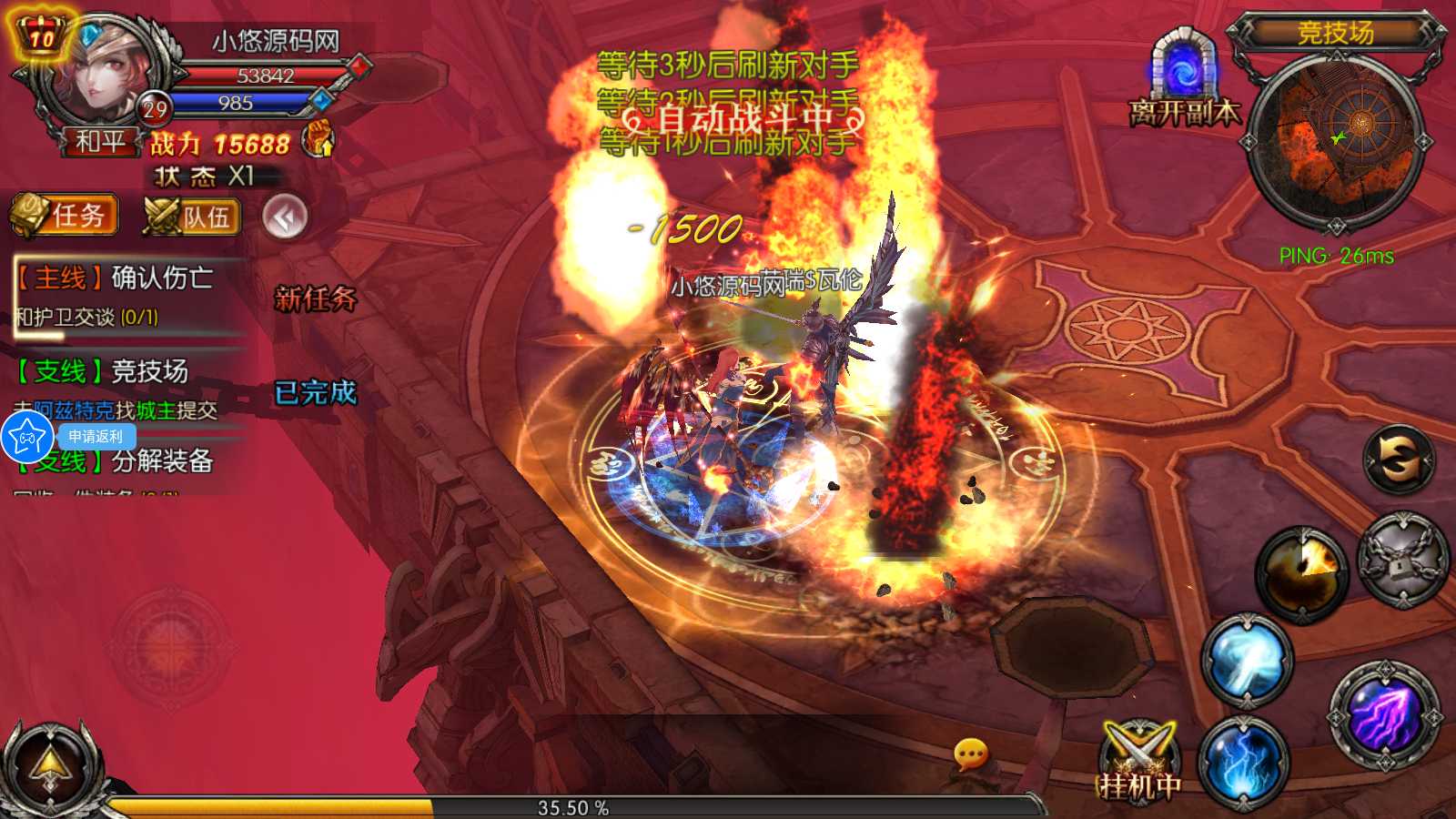Tap the gold swap arrows button
This screenshot has height=819, width=1456.
(x=1399, y=459)
